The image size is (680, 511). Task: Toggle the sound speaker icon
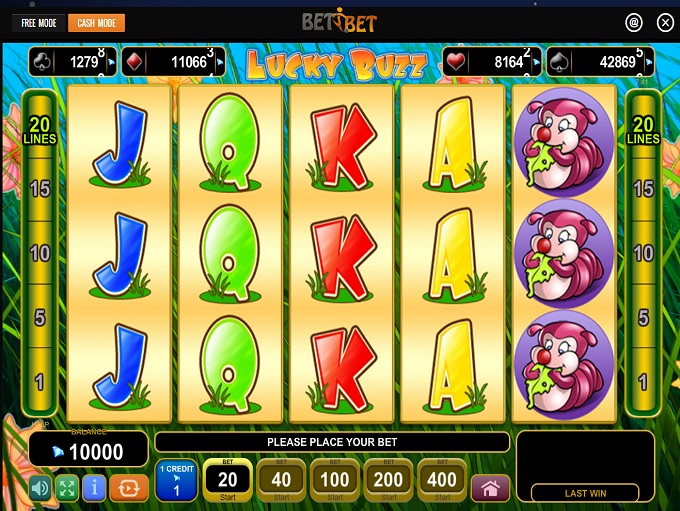tap(40, 488)
